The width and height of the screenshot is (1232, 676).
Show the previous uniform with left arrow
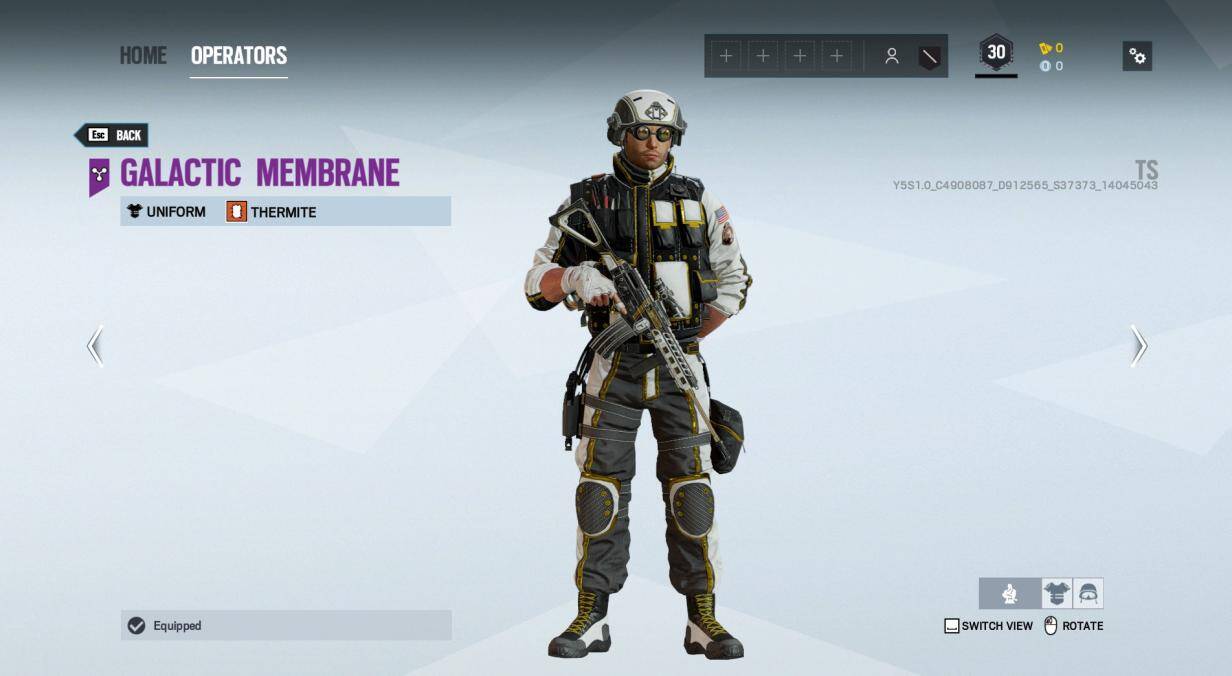tap(95, 346)
